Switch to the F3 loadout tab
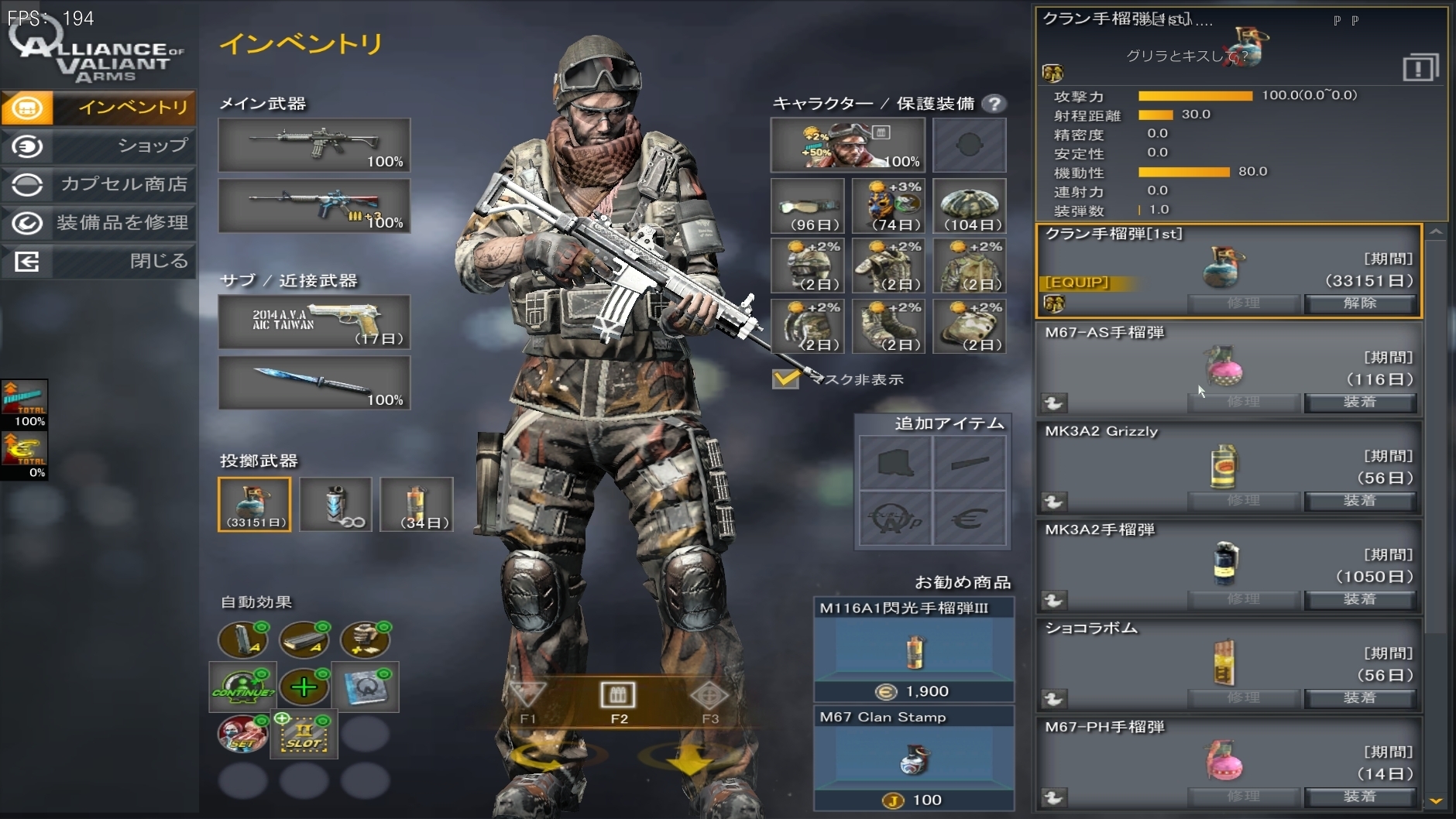1456x819 pixels. click(x=709, y=701)
